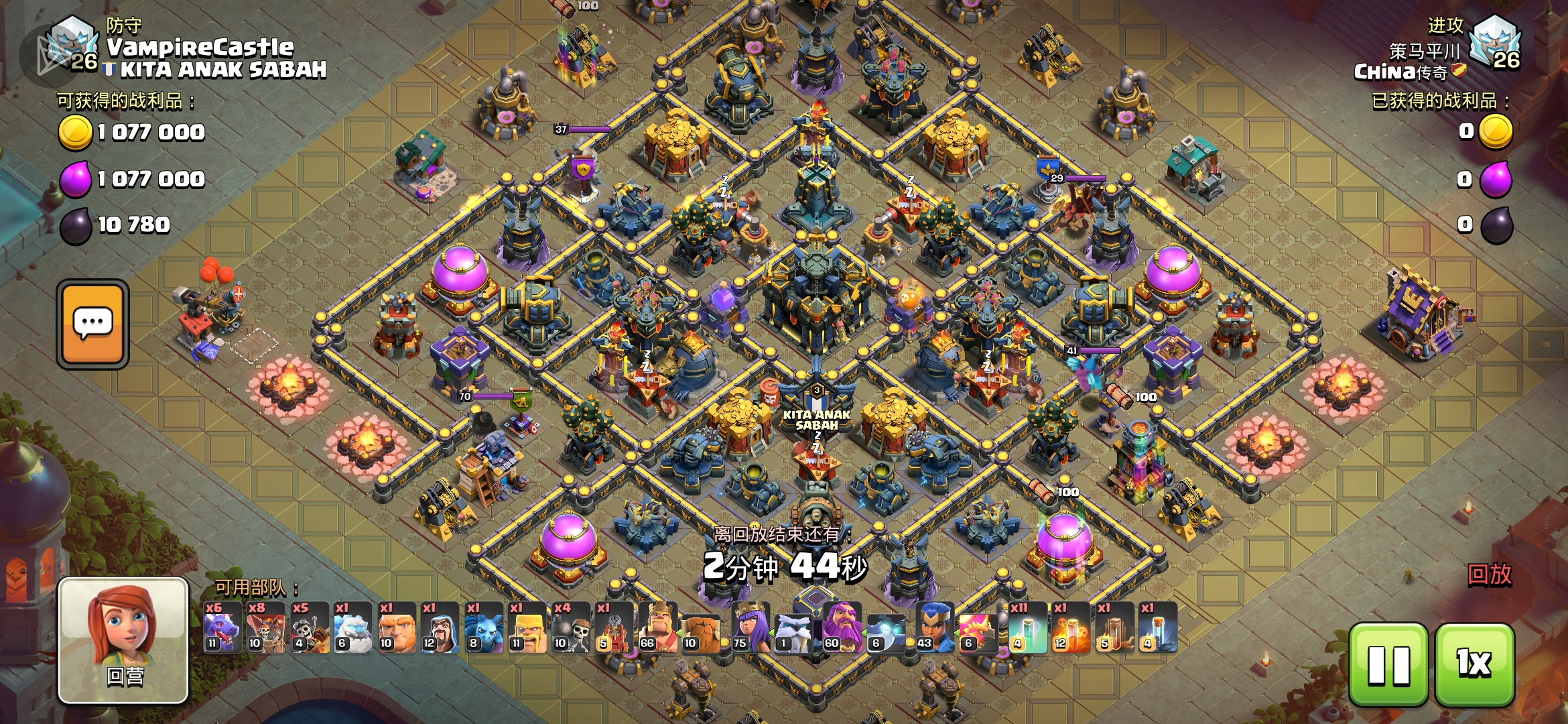This screenshot has width=1568, height=724.
Task: Select the teal potion spell with x11
Action: (x=1027, y=627)
